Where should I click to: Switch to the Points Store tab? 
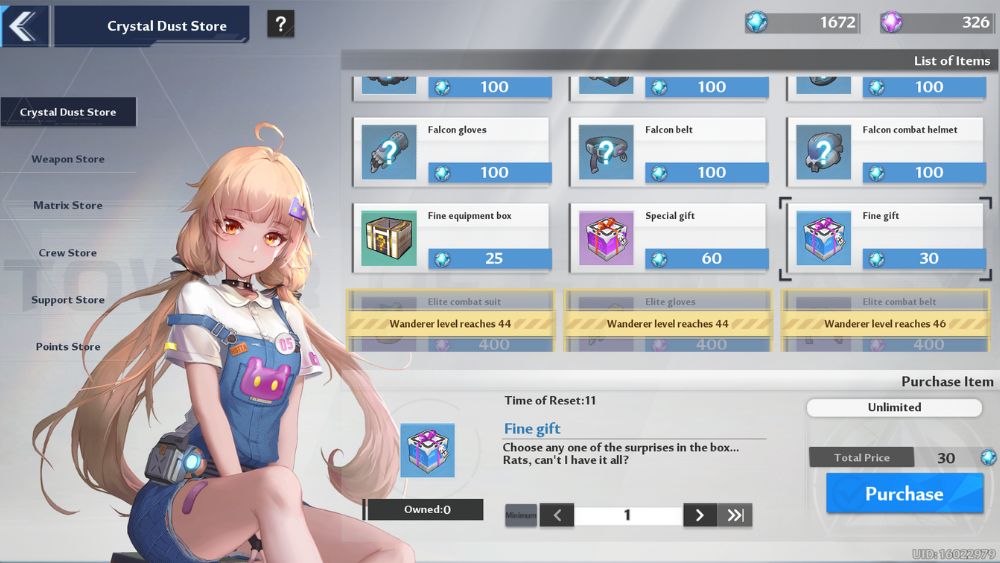[68, 346]
